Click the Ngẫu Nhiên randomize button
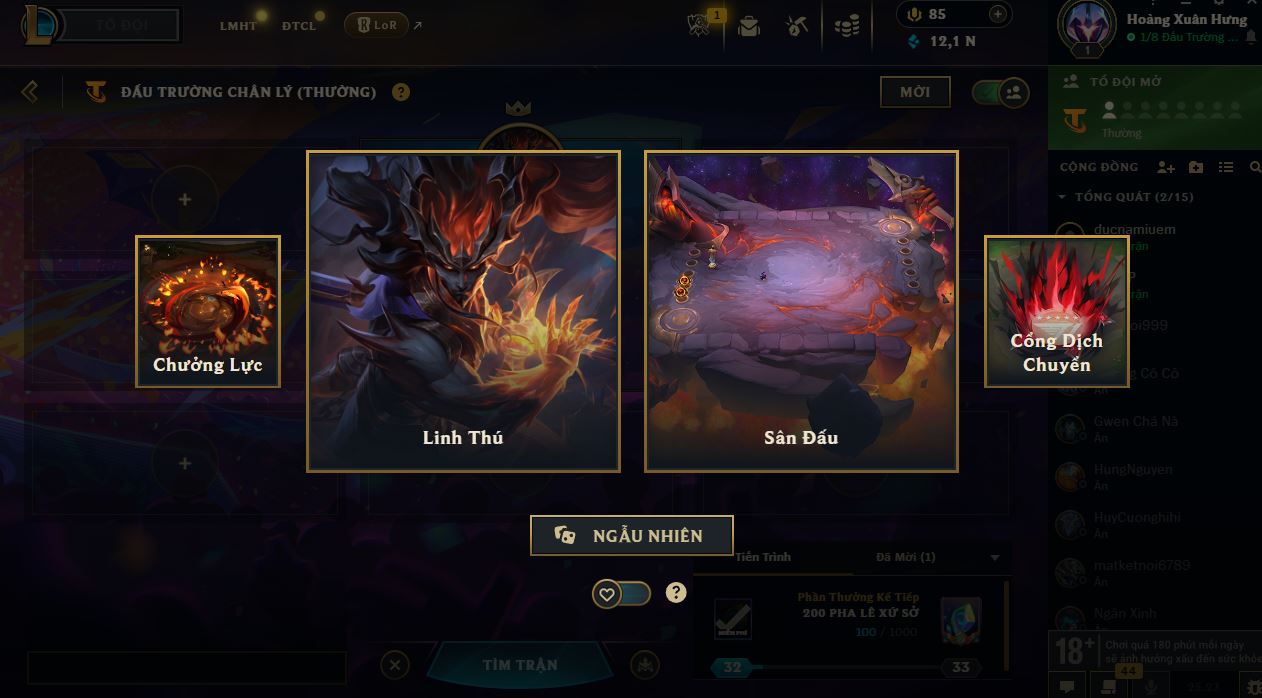The height and width of the screenshot is (698, 1262). 631,535
